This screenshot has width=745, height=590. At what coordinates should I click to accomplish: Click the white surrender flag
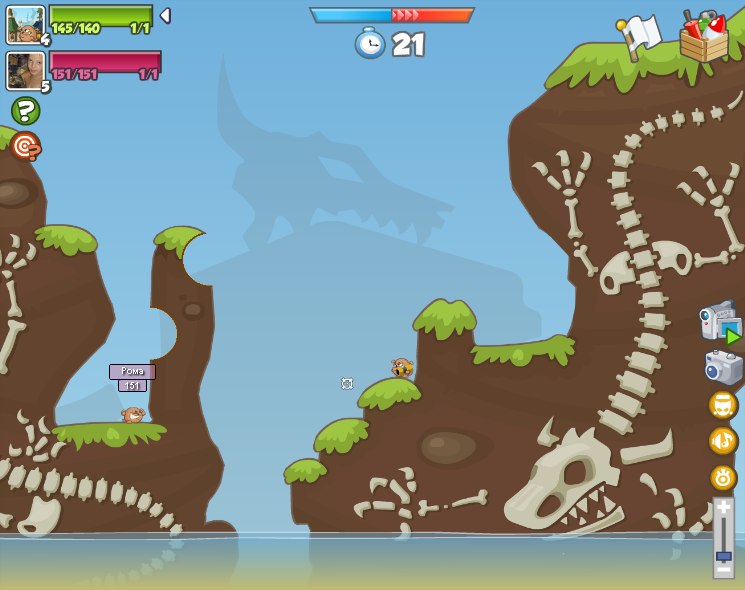[x=639, y=36]
